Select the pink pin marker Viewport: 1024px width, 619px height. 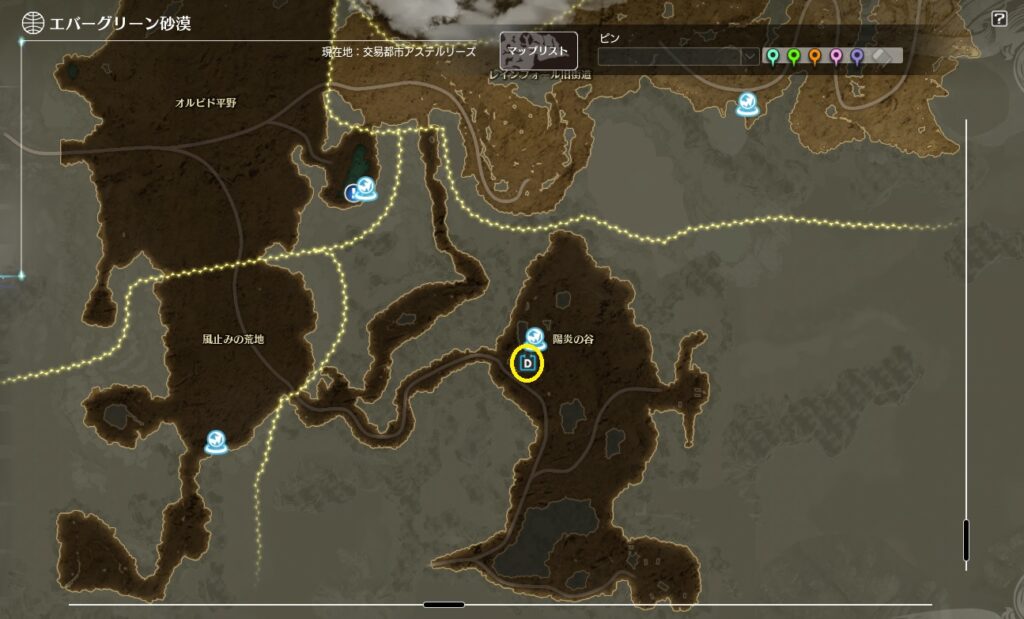(836, 56)
